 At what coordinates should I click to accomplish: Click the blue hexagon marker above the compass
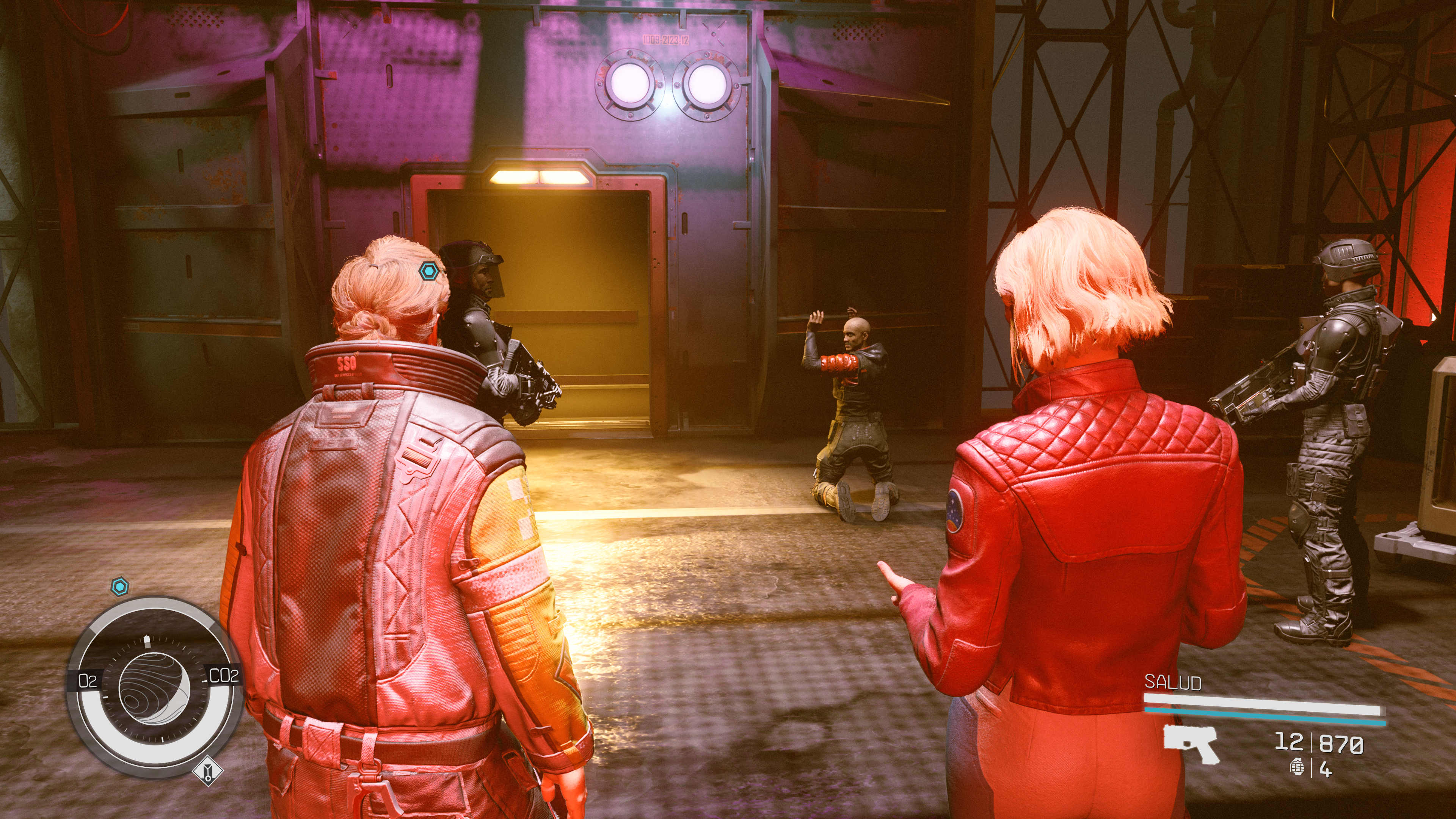click(x=119, y=587)
